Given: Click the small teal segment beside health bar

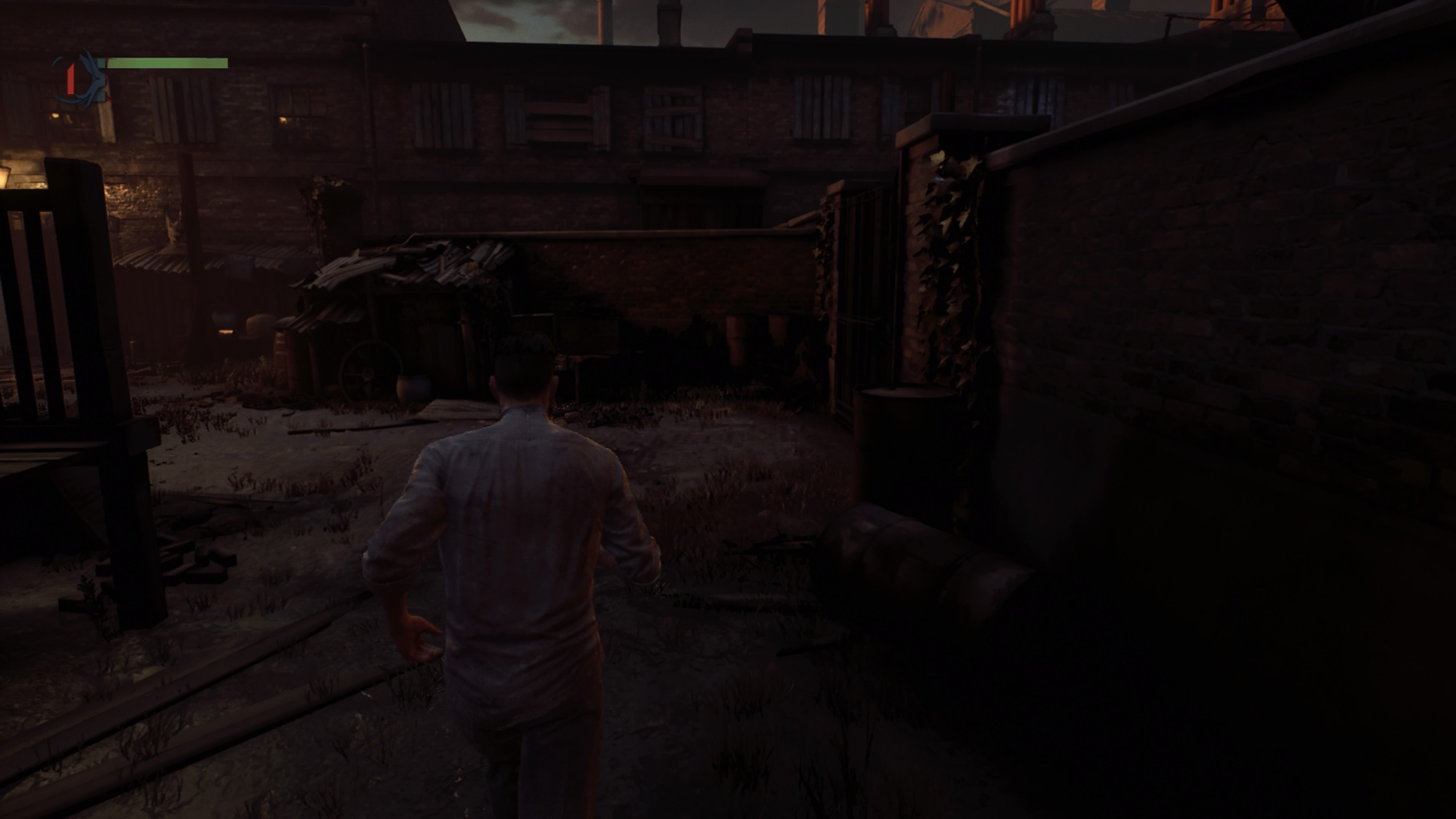Looking at the screenshot, I should coord(102,63).
